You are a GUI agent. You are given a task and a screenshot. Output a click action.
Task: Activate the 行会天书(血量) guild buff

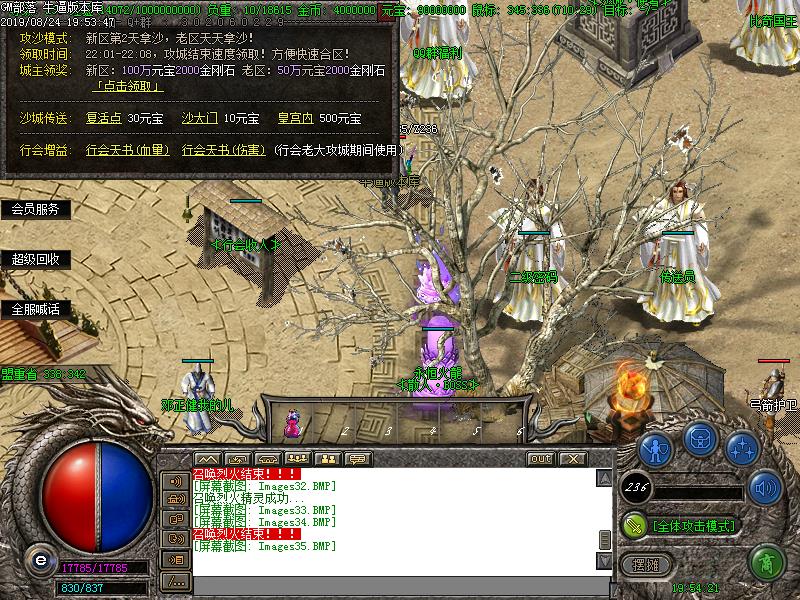[126, 150]
